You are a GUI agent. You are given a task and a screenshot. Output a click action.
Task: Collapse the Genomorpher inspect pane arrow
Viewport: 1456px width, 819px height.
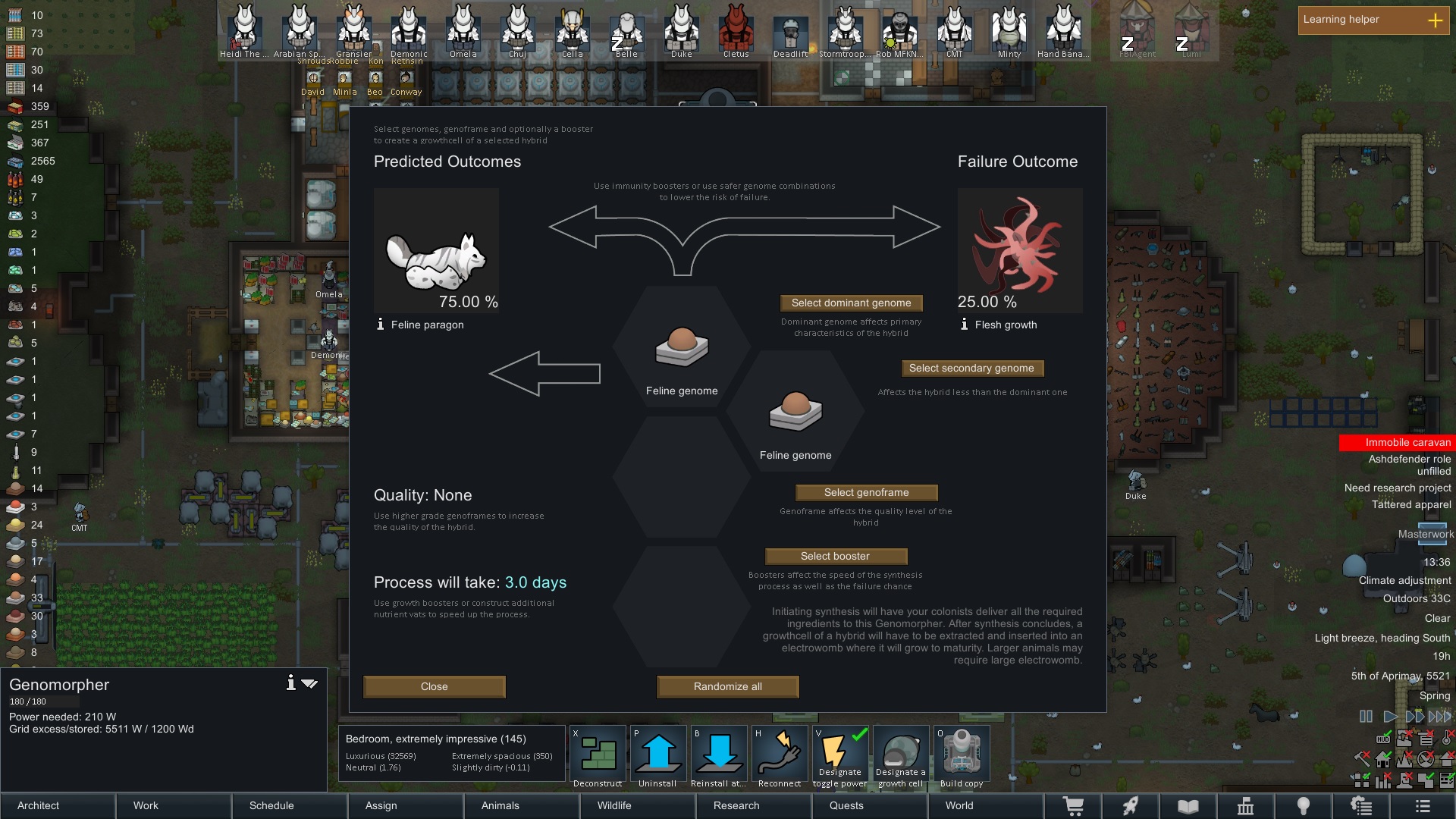309,682
